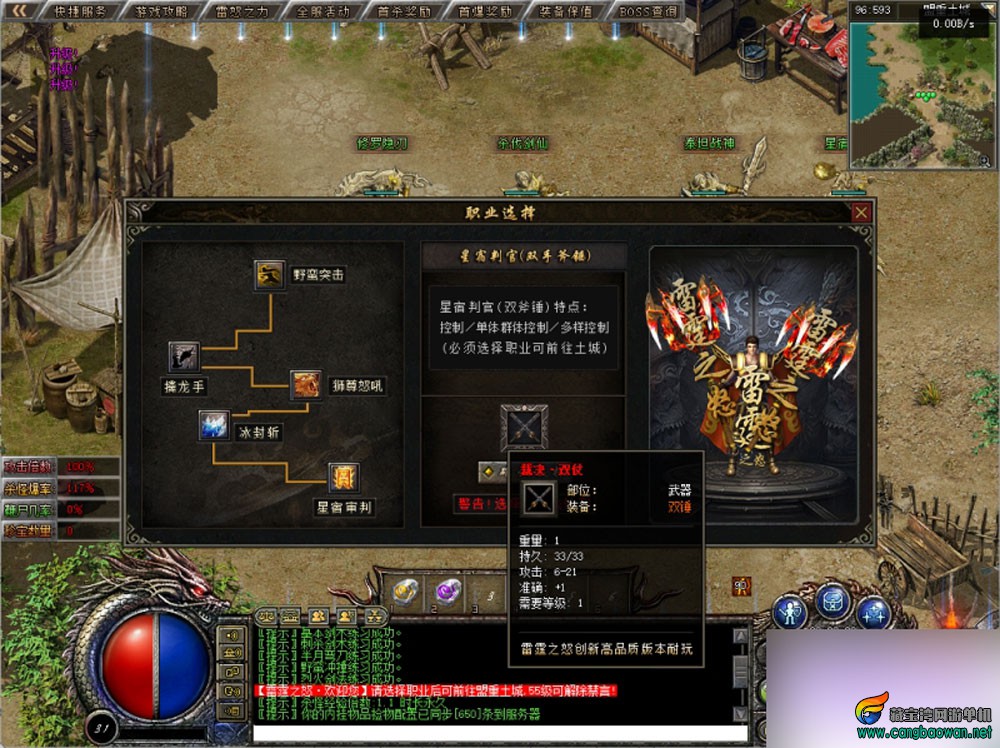Select the crossed-weapons equipment slot
1000x748 pixels.
point(524,428)
